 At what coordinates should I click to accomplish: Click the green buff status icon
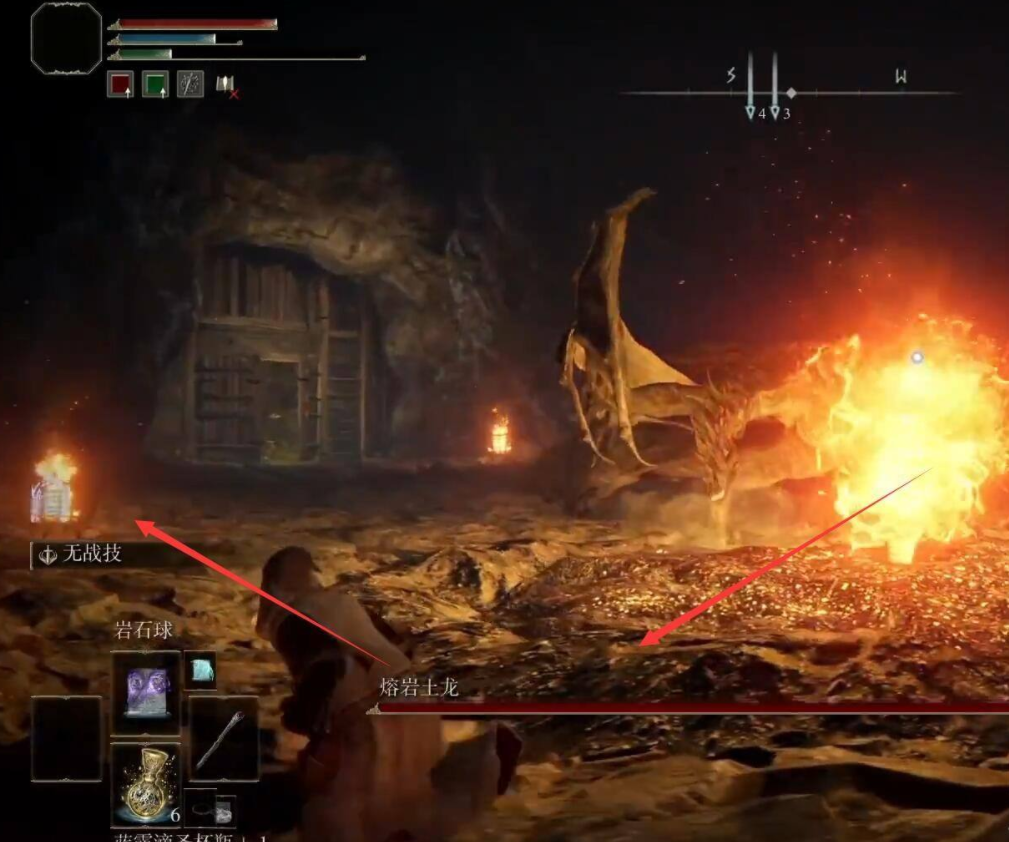coord(155,85)
